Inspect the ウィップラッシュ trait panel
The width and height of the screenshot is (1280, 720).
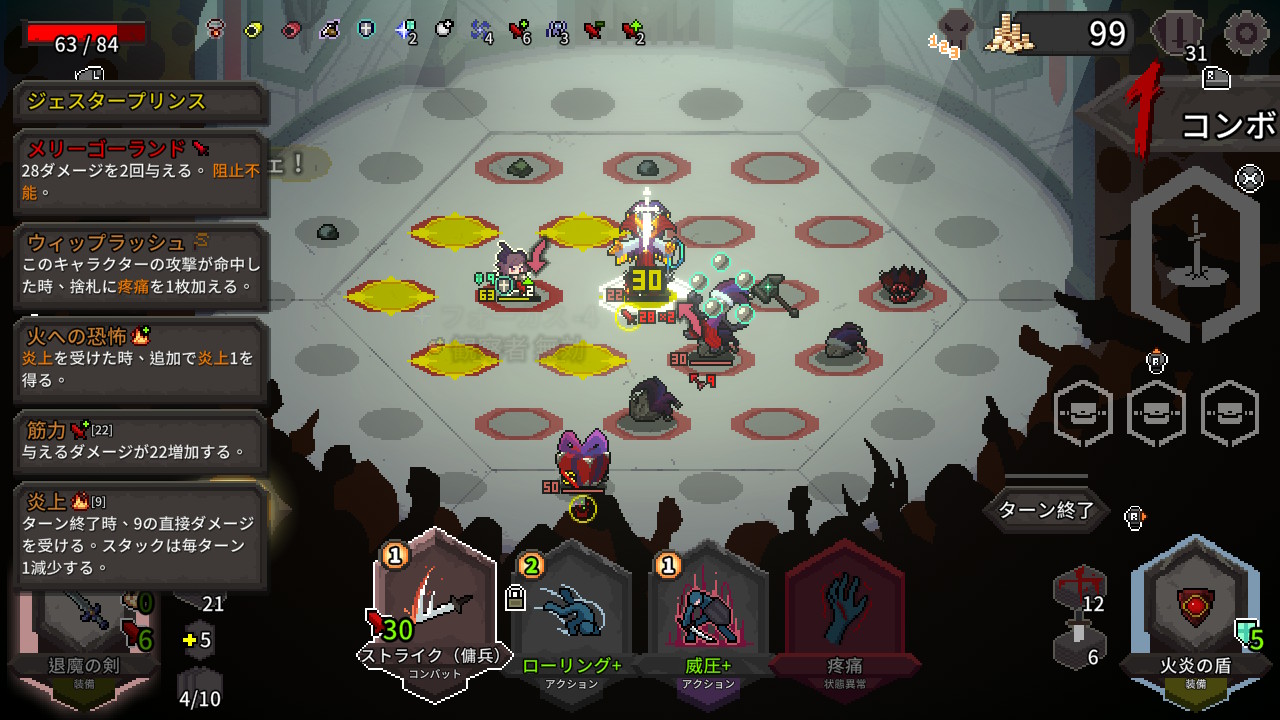pos(141,266)
